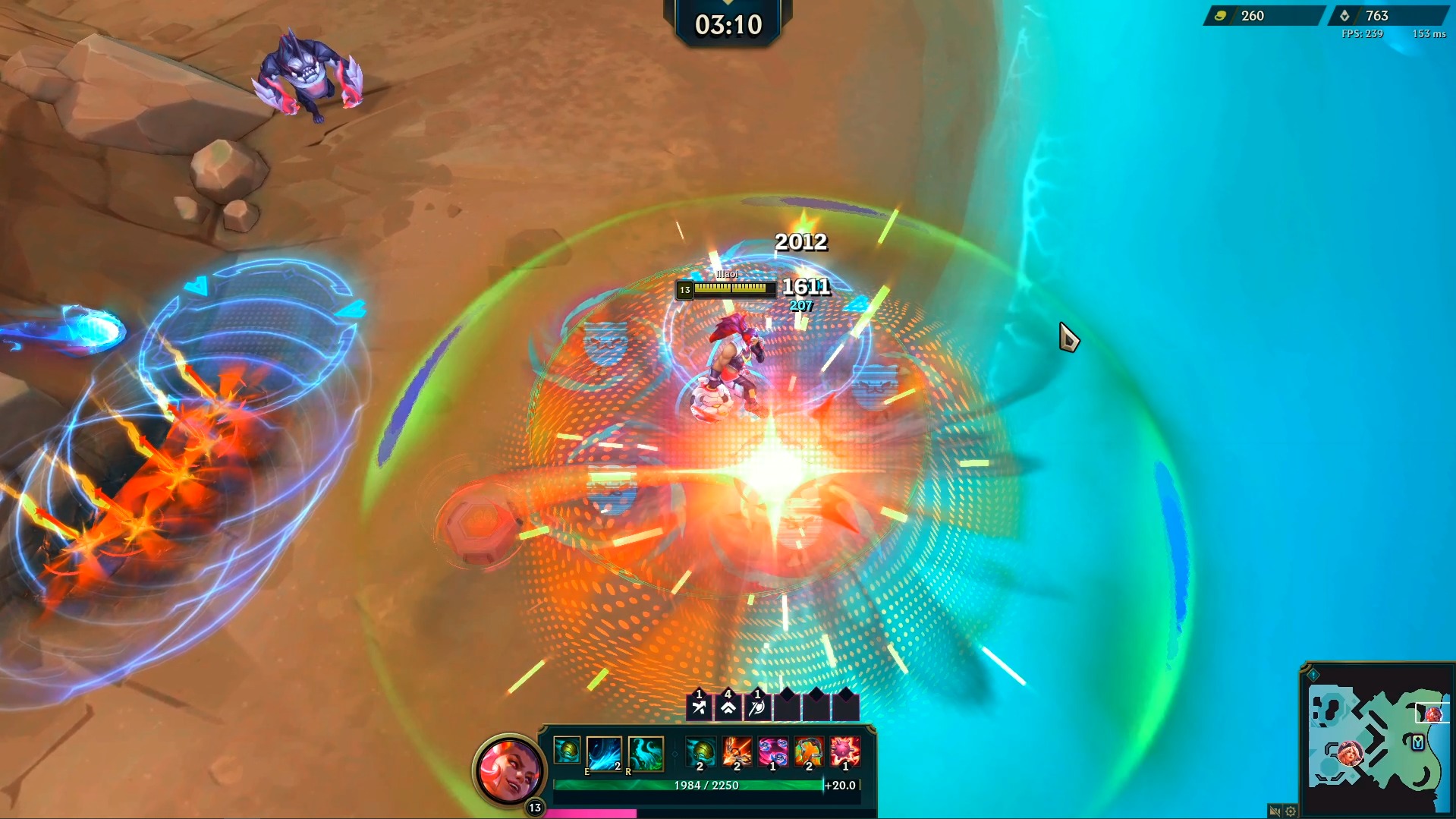1456x819 pixels.
Task: Select the crossbow weapon item icon
Action: click(x=737, y=751)
